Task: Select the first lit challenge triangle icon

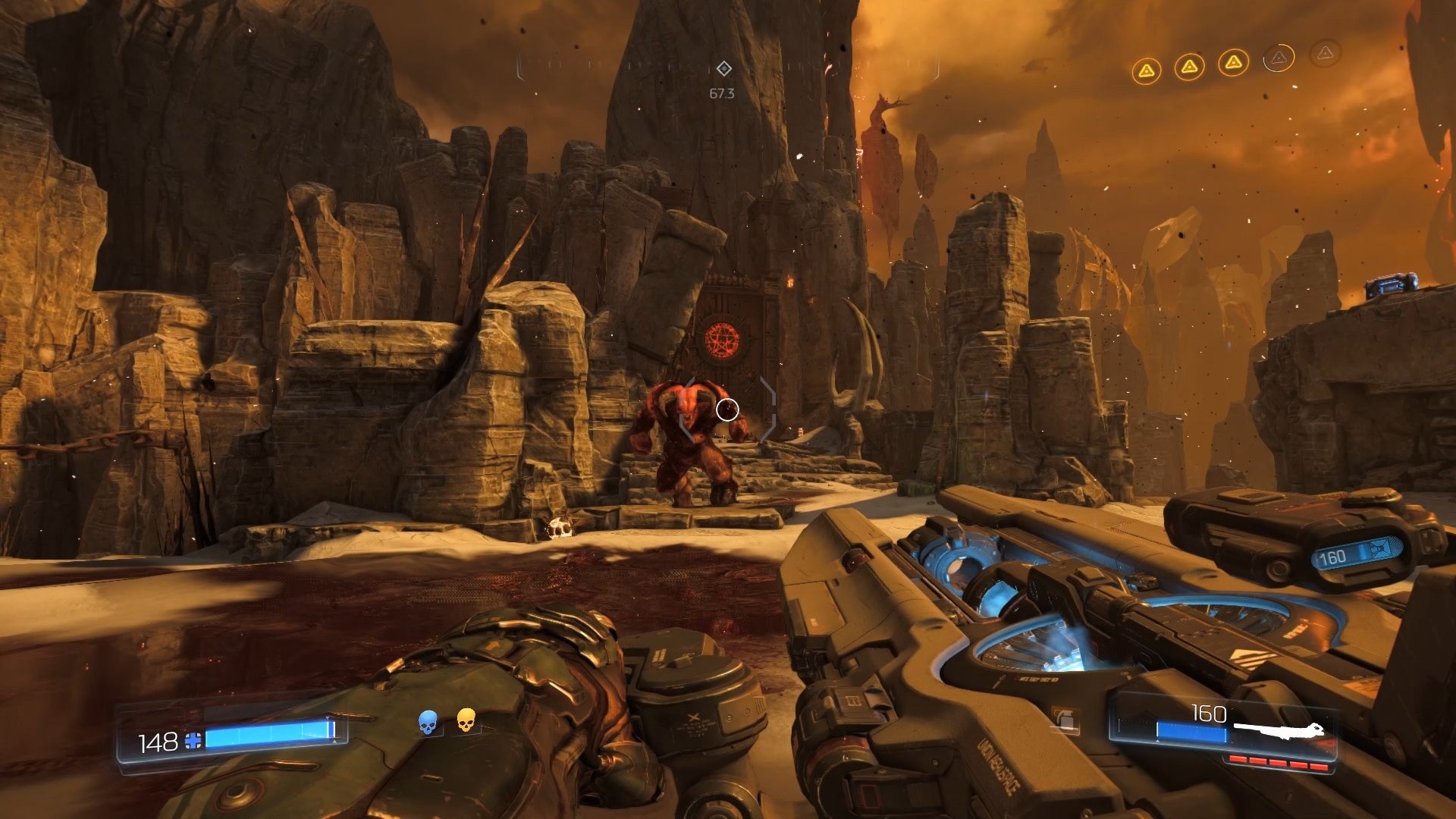Action: point(1146,71)
